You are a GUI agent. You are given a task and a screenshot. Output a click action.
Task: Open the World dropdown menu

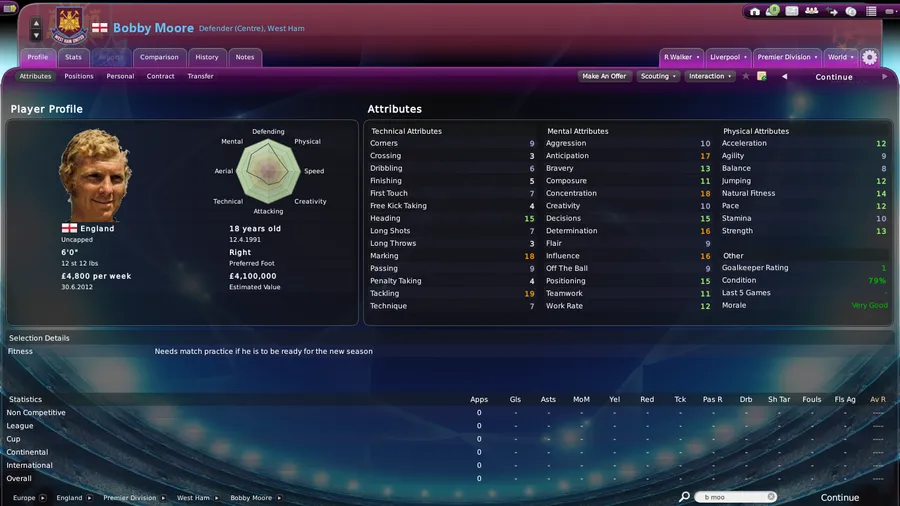[840, 57]
